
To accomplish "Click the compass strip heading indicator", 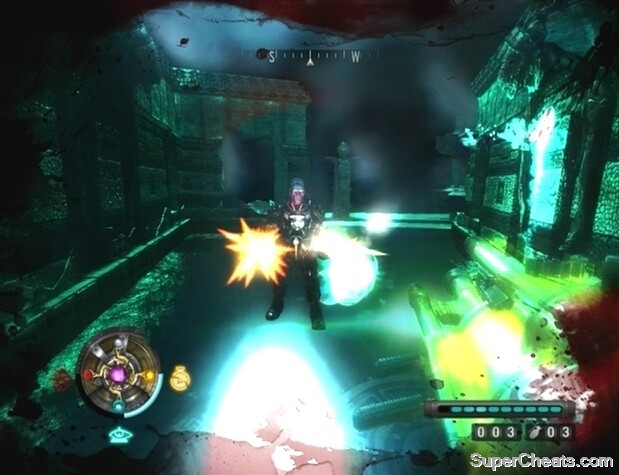I will click(311, 58).
